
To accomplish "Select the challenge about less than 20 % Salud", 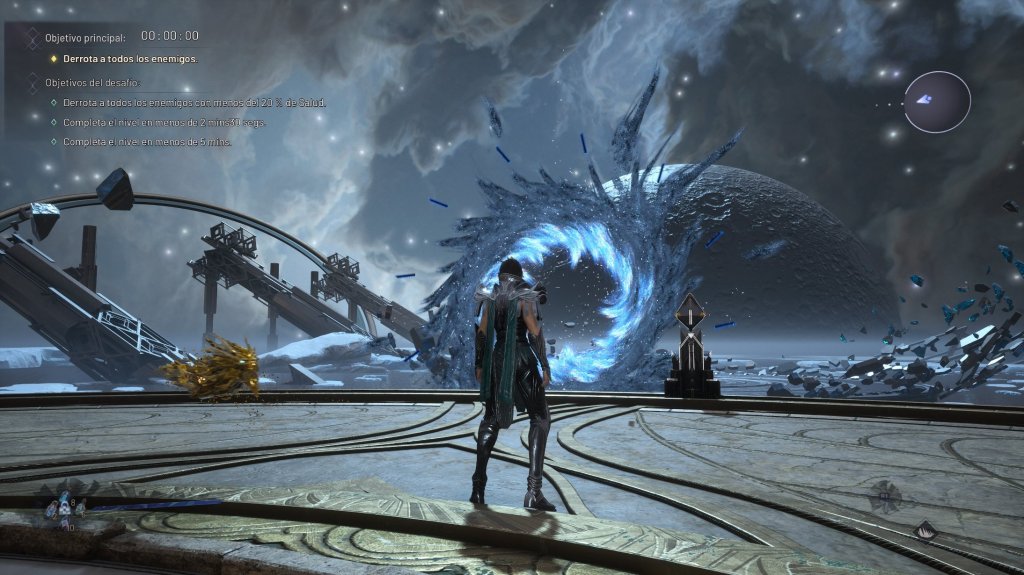I will 195,103.
